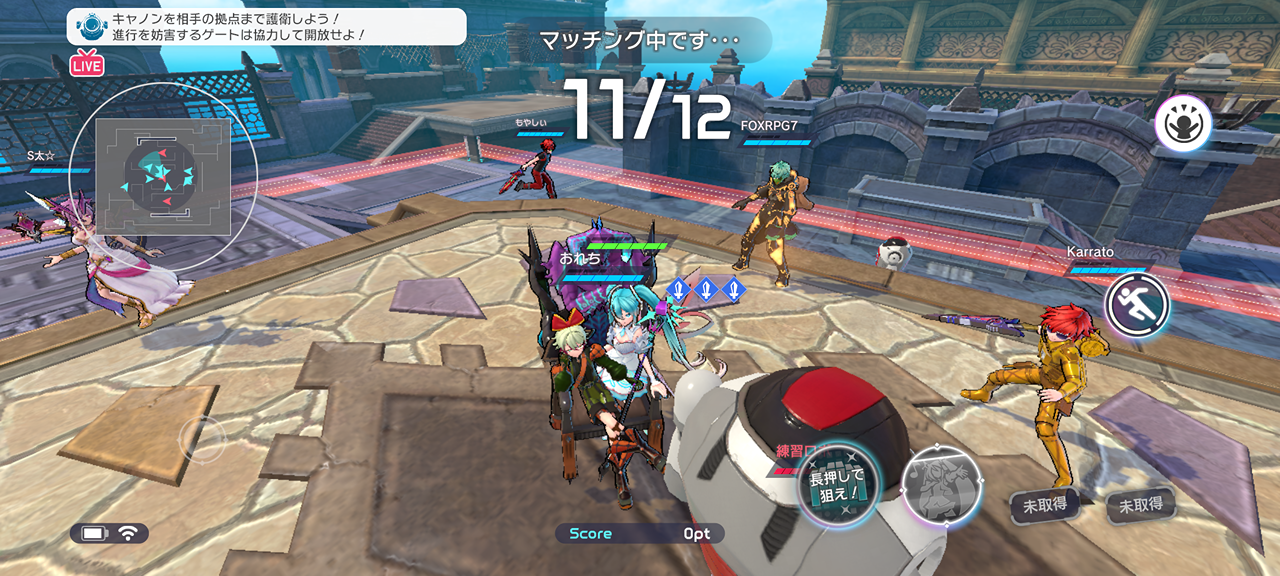This screenshot has width=1280, height=576.
Task: Tap the white figure-with-rays icon
Action: [x=1183, y=126]
